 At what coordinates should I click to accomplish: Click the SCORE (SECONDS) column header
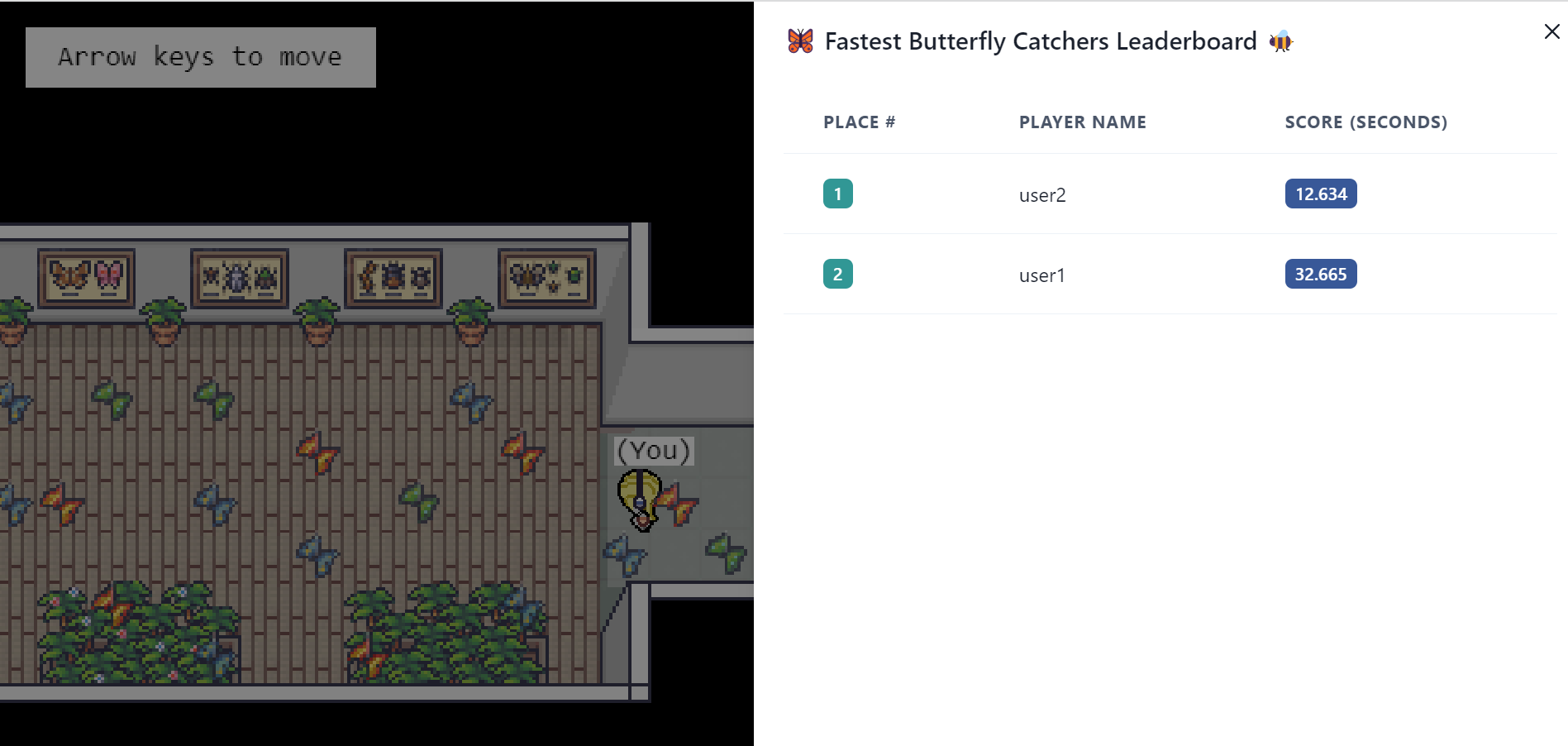(x=1365, y=122)
